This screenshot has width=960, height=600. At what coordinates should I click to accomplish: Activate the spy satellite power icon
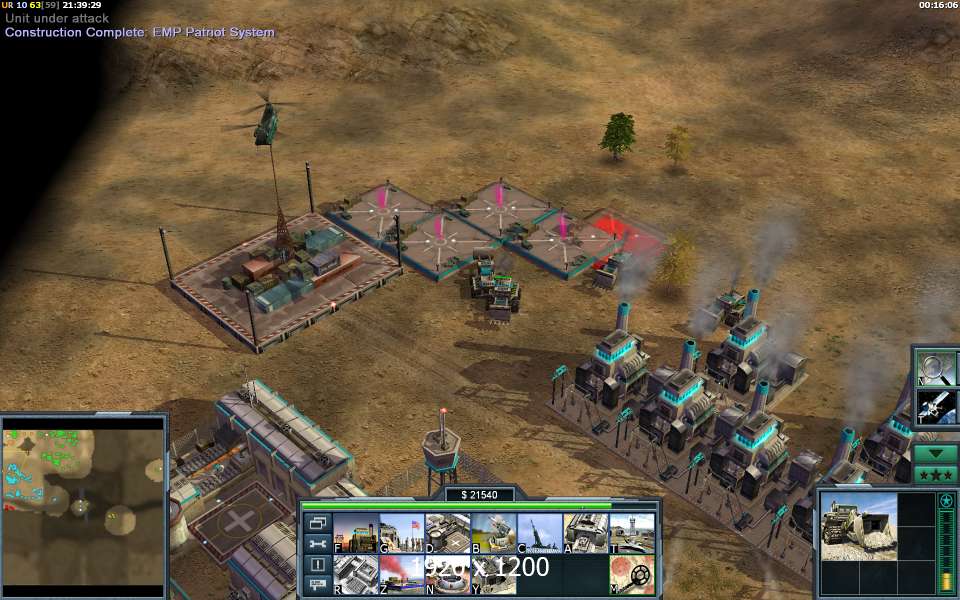(935, 407)
